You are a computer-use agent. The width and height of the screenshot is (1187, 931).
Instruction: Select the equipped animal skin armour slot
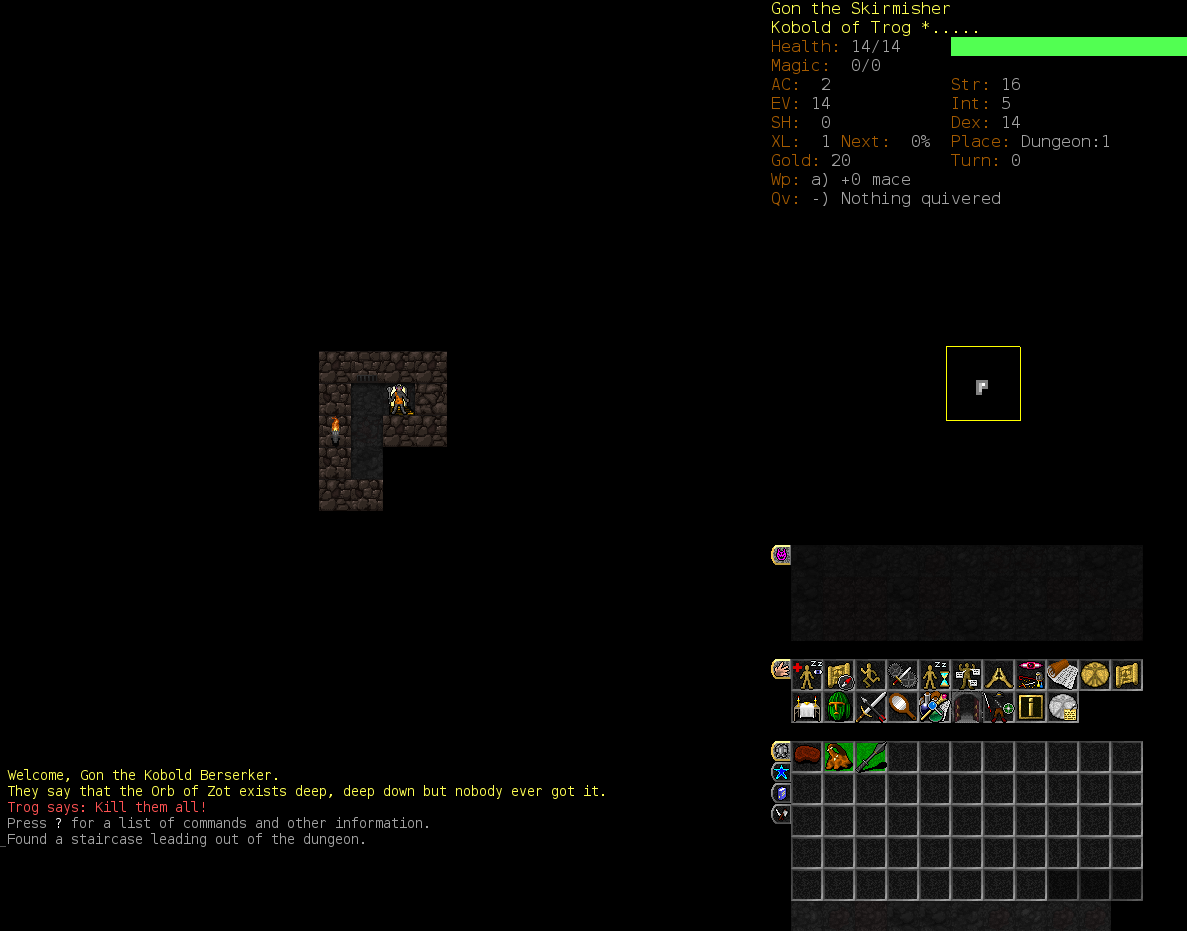tap(839, 756)
